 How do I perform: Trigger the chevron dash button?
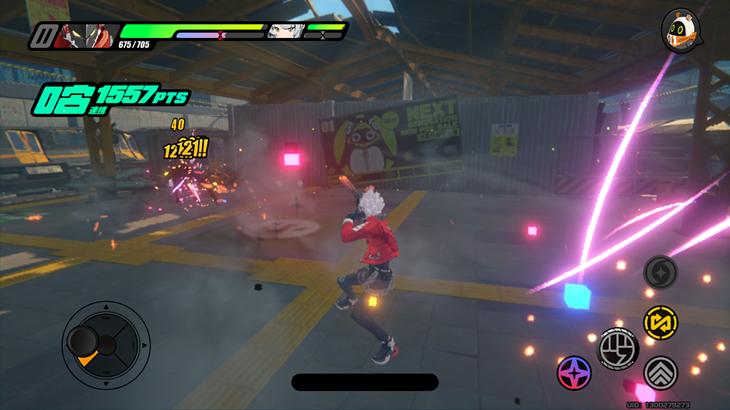[659, 373]
